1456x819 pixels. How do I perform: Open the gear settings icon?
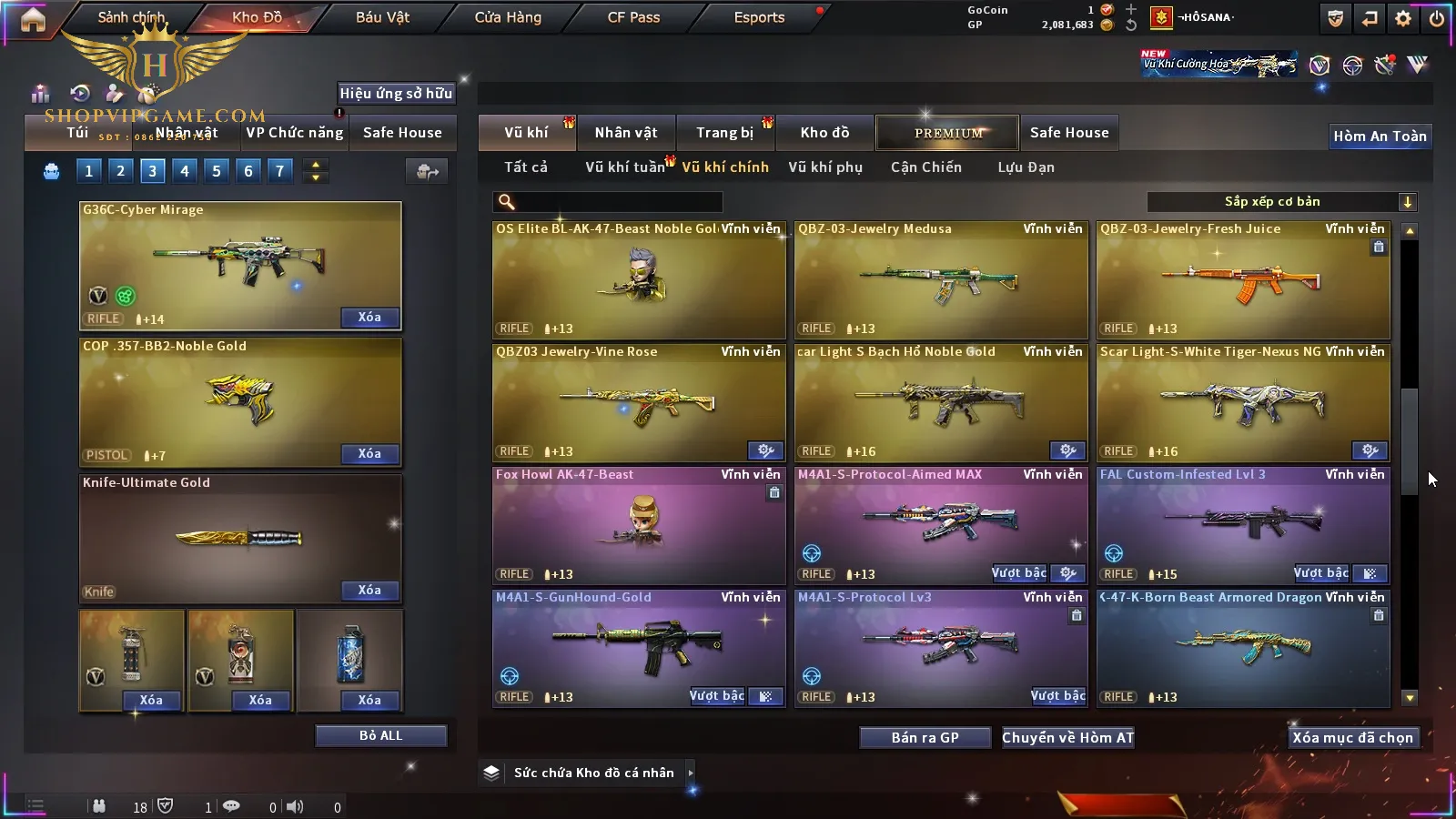pyautogui.click(x=1403, y=18)
